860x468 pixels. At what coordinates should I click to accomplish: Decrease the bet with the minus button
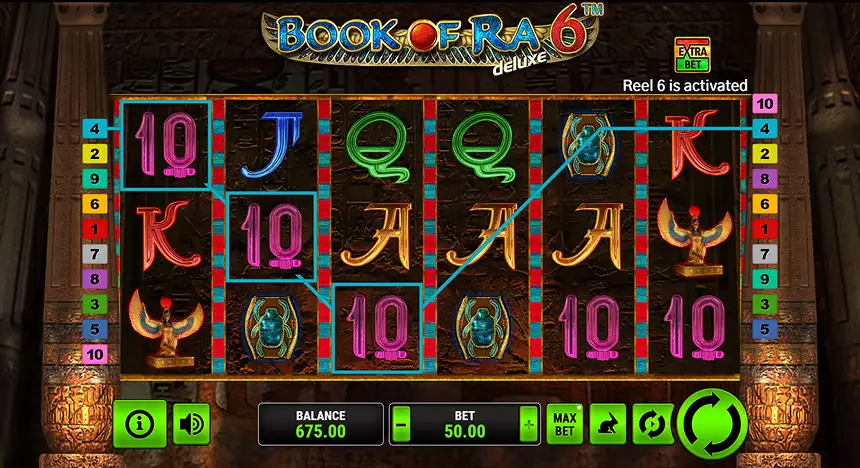point(401,425)
